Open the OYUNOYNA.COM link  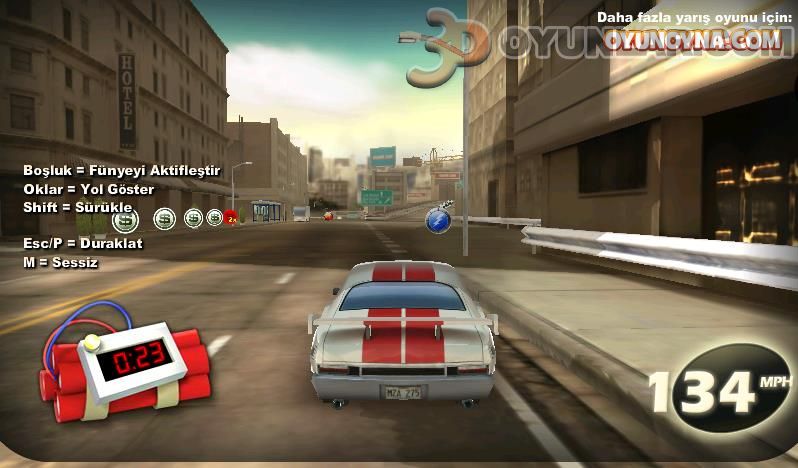(x=692, y=40)
